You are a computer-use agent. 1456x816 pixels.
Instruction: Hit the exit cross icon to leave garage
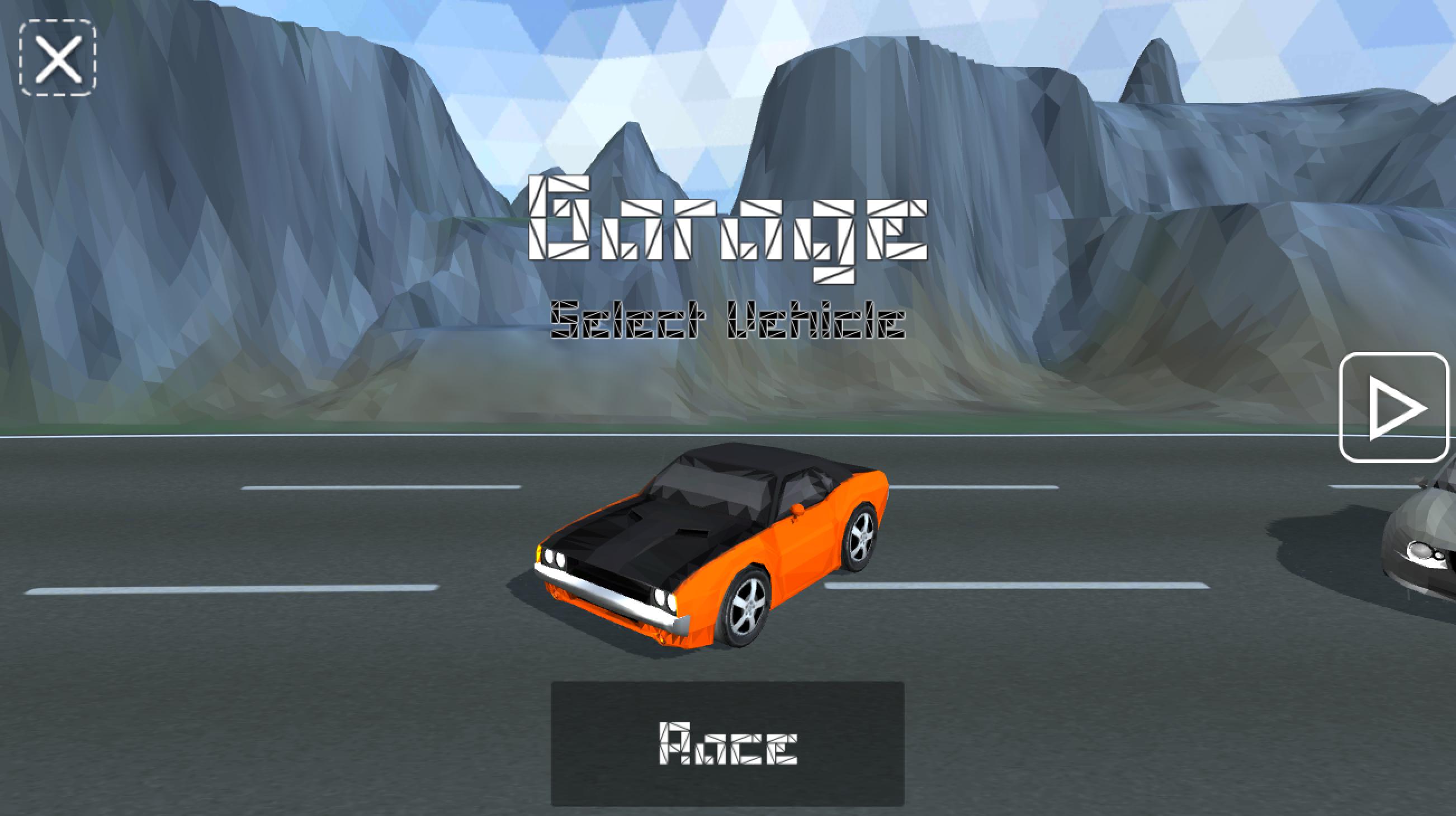pyautogui.click(x=58, y=59)
